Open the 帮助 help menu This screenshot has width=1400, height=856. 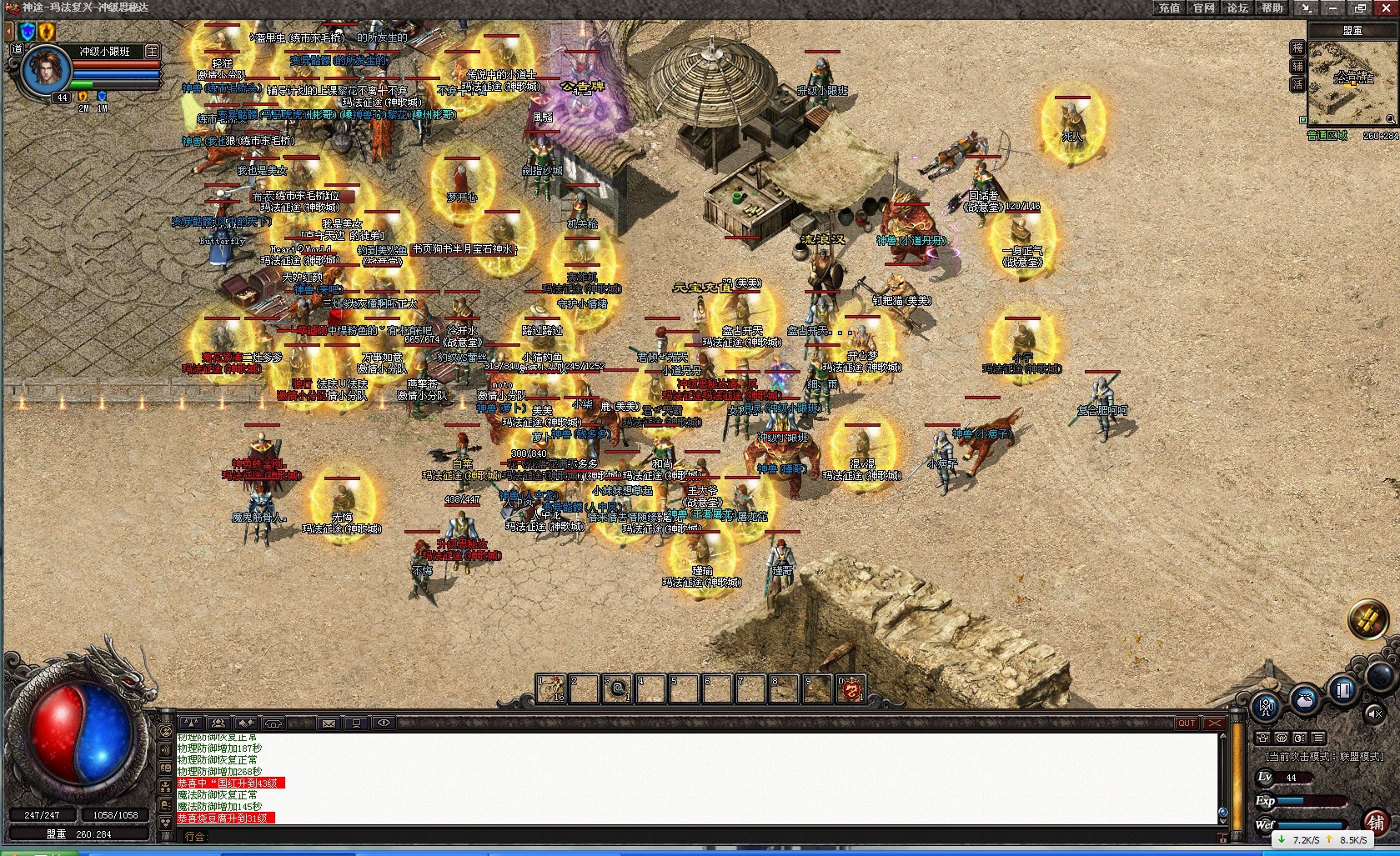tap(1272, 8)
